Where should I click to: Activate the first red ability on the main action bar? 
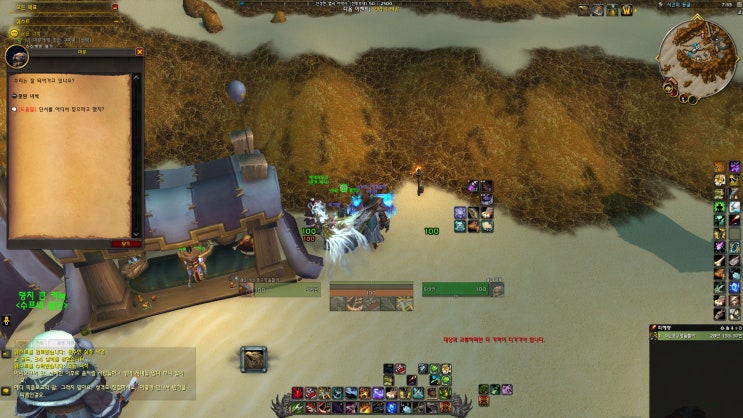pyautogui.click(x=297, y=393)
